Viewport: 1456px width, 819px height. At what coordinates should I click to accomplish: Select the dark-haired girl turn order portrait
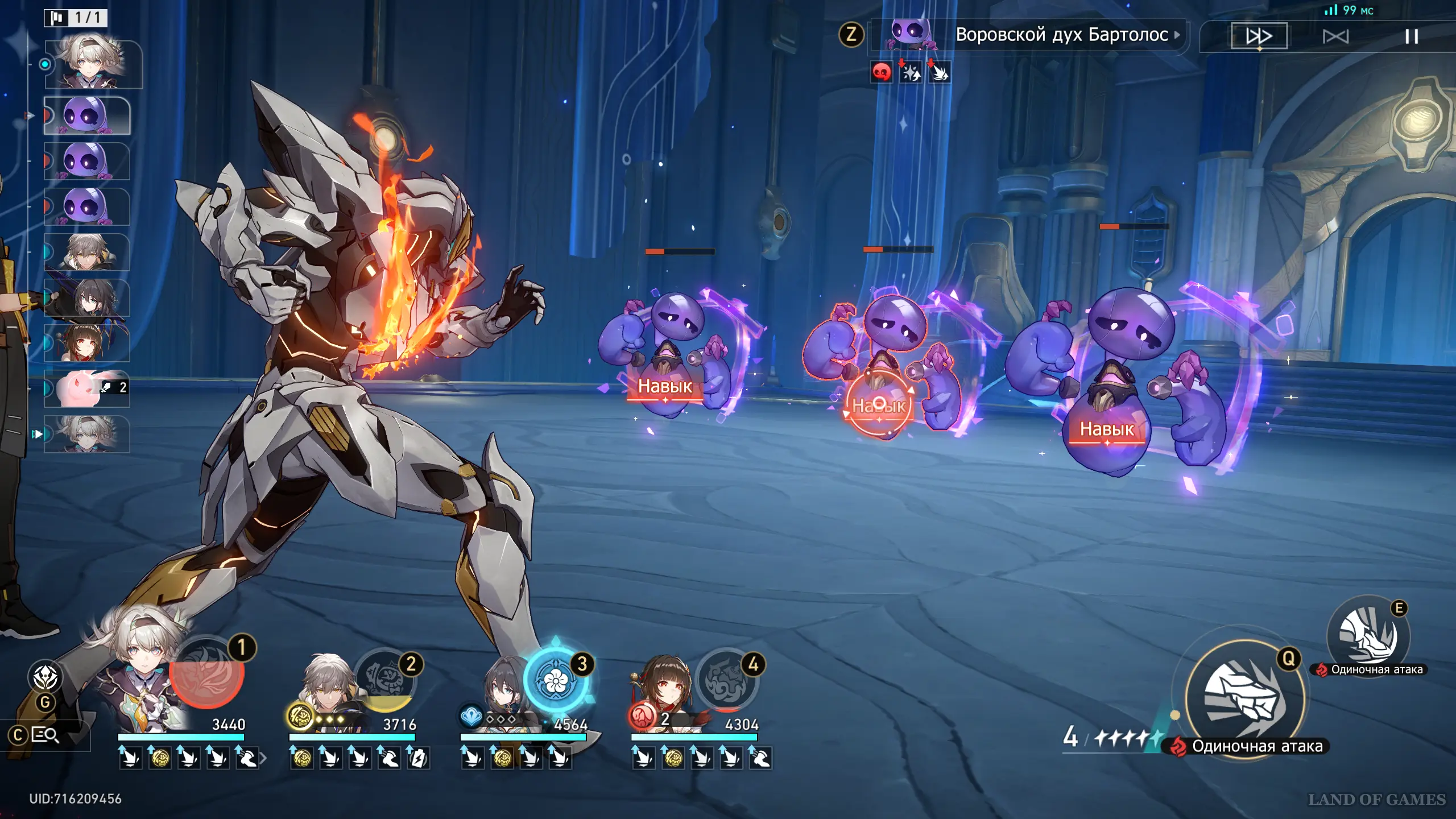(87, 297)
